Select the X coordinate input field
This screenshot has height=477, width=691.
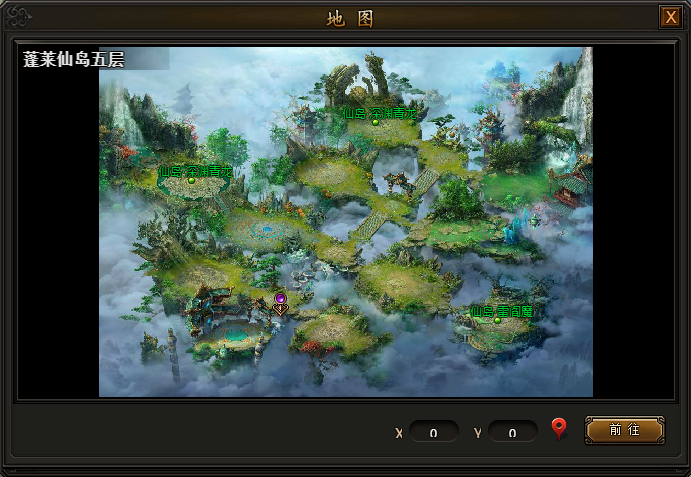point(434,432)
